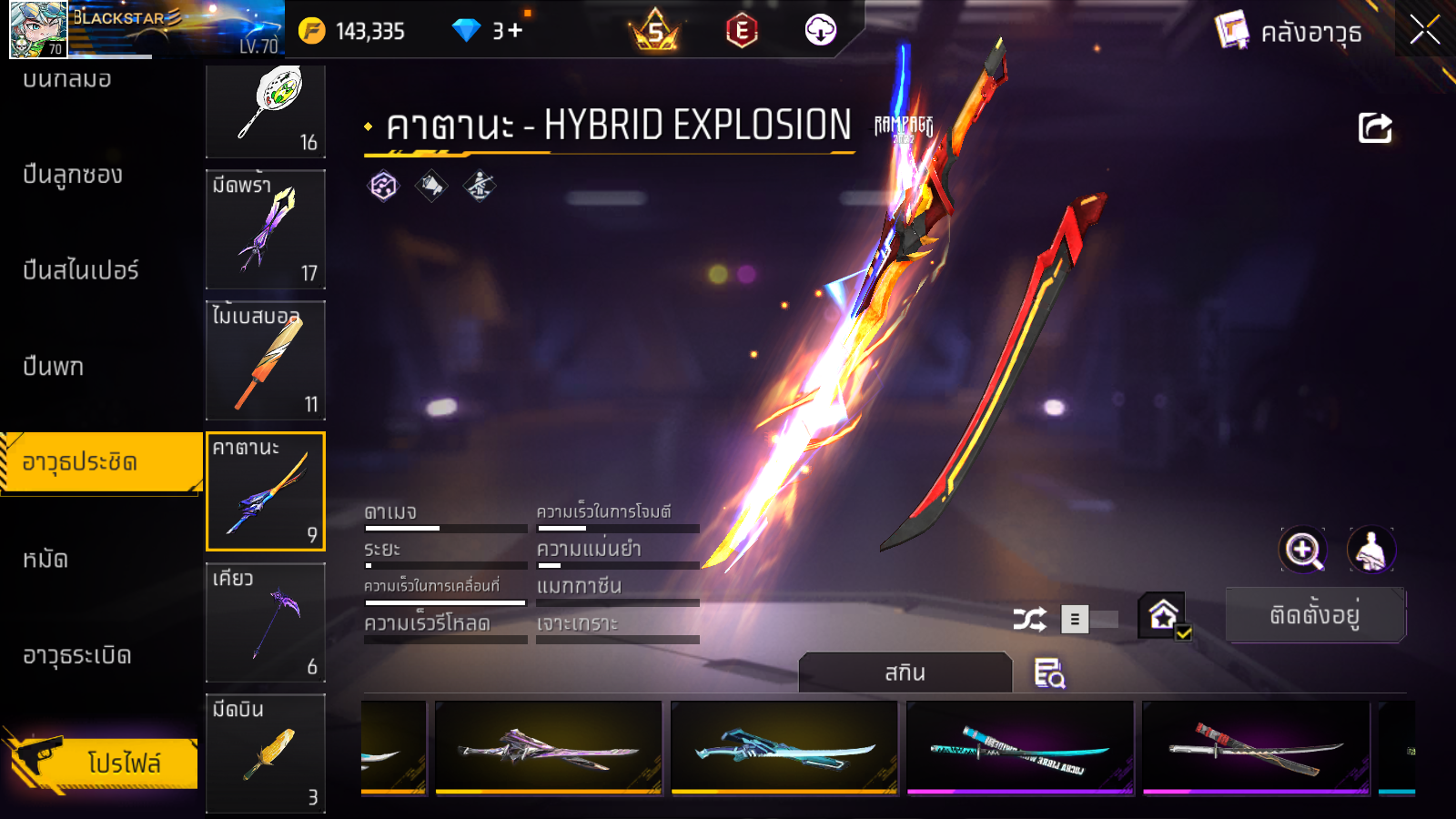The height and width of the screenshot is (819, 1456).
Task: Switch to the ปืนพก pistol category
Action: coord(54,367)
